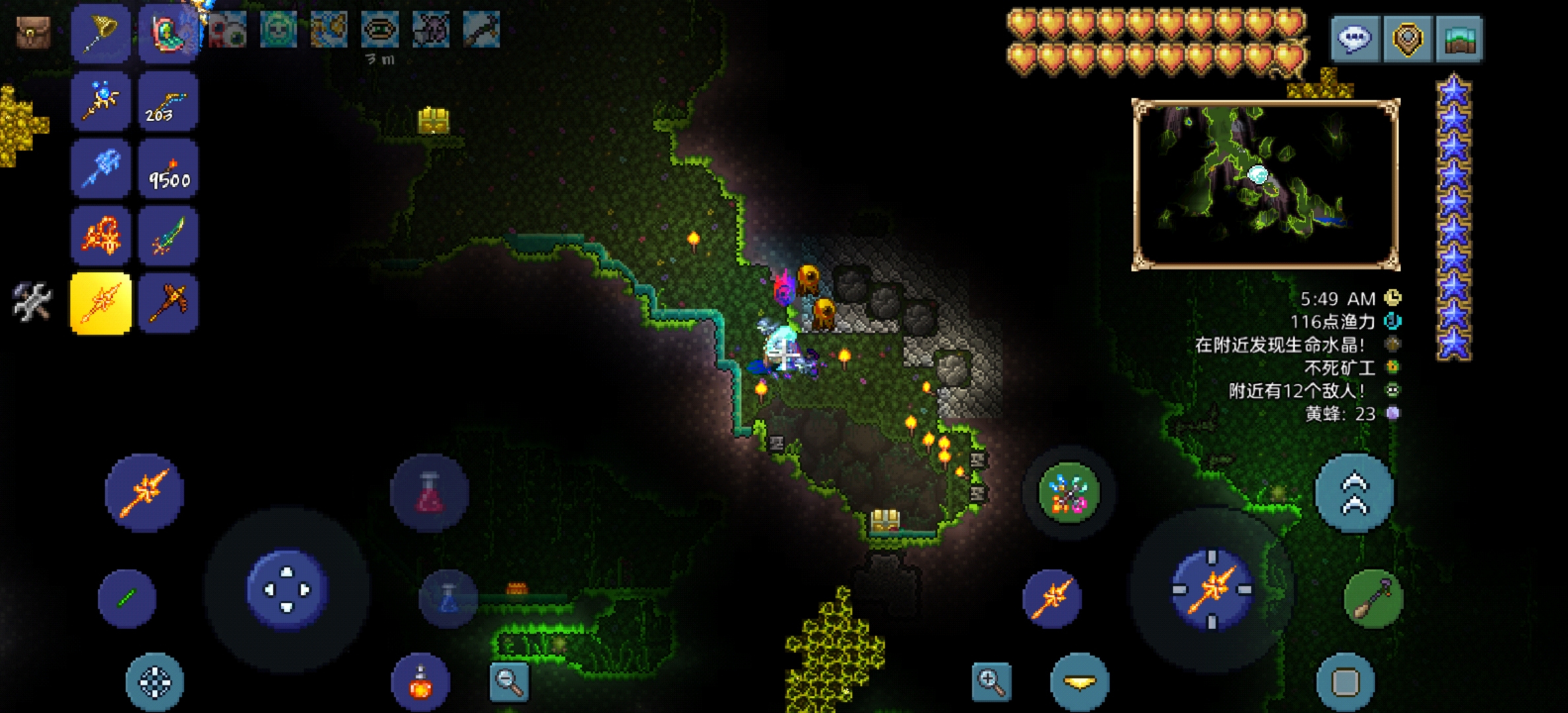Use the red healing potion quick button
Screen dimensions: 1568x713
click(430, 492)
